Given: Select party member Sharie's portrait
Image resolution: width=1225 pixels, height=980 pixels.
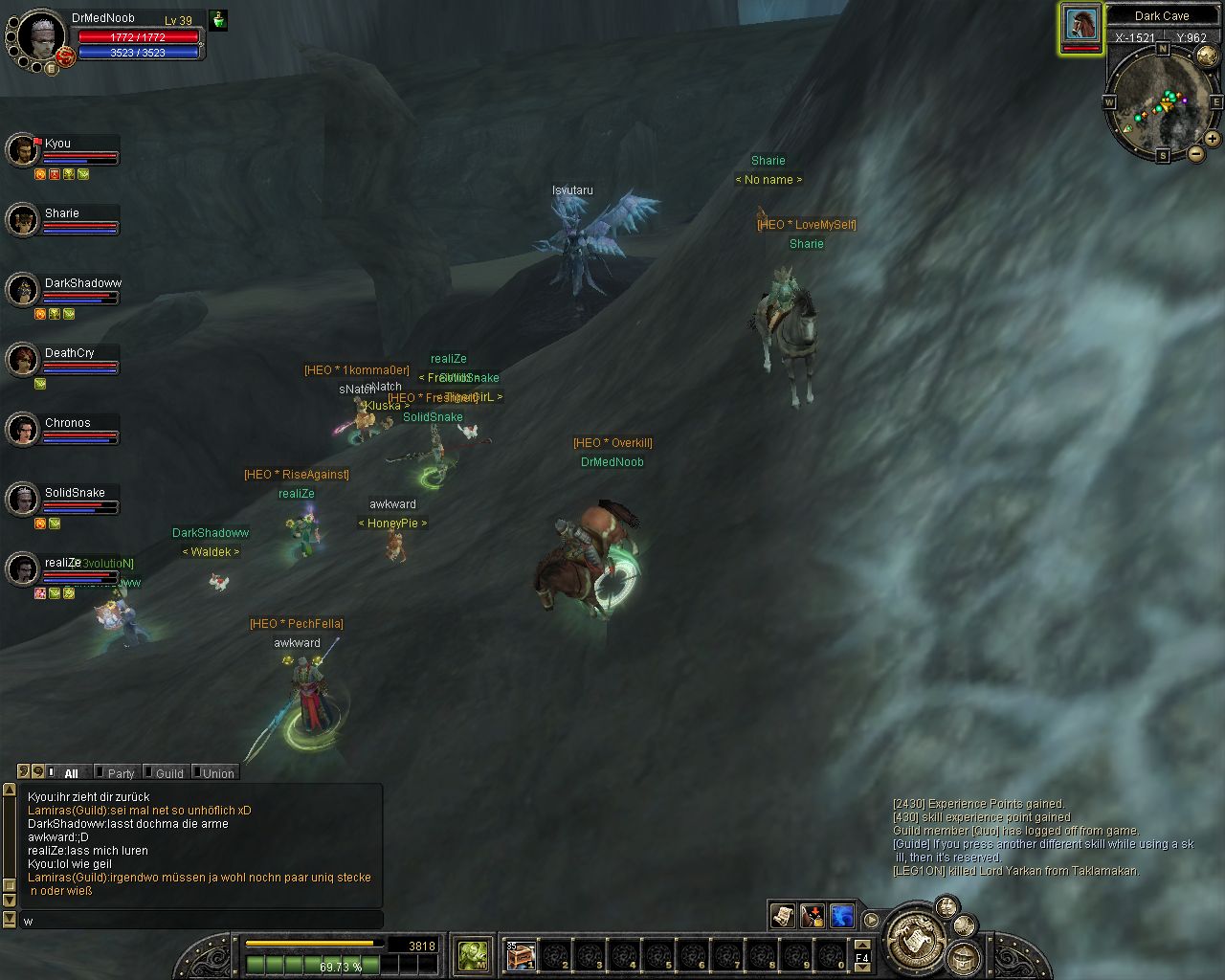Looking at the screenshot, I should (x=22, y=220).
